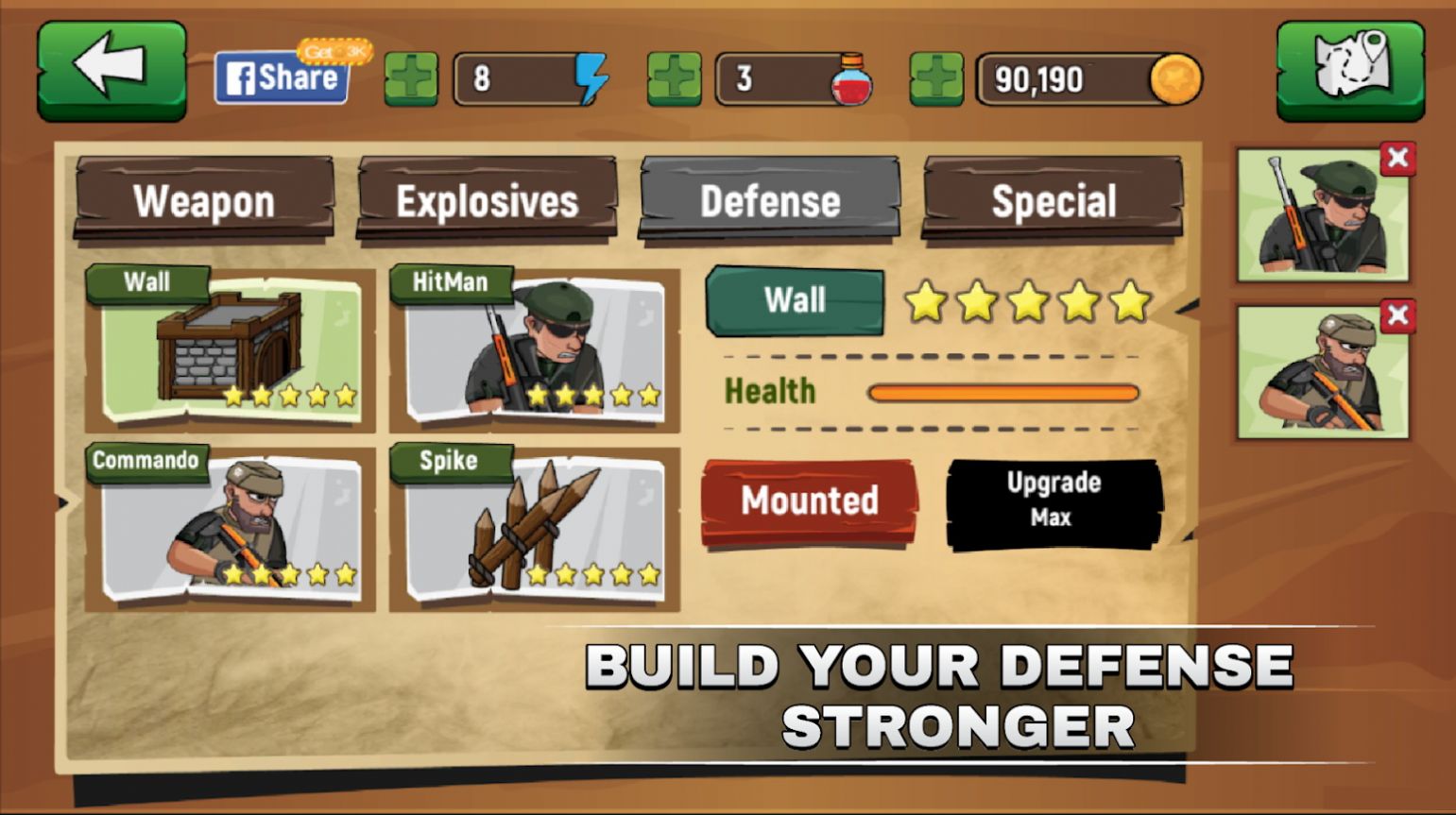Open the Explosives category
The image size is (1456, 815).
tap(488, 200)
